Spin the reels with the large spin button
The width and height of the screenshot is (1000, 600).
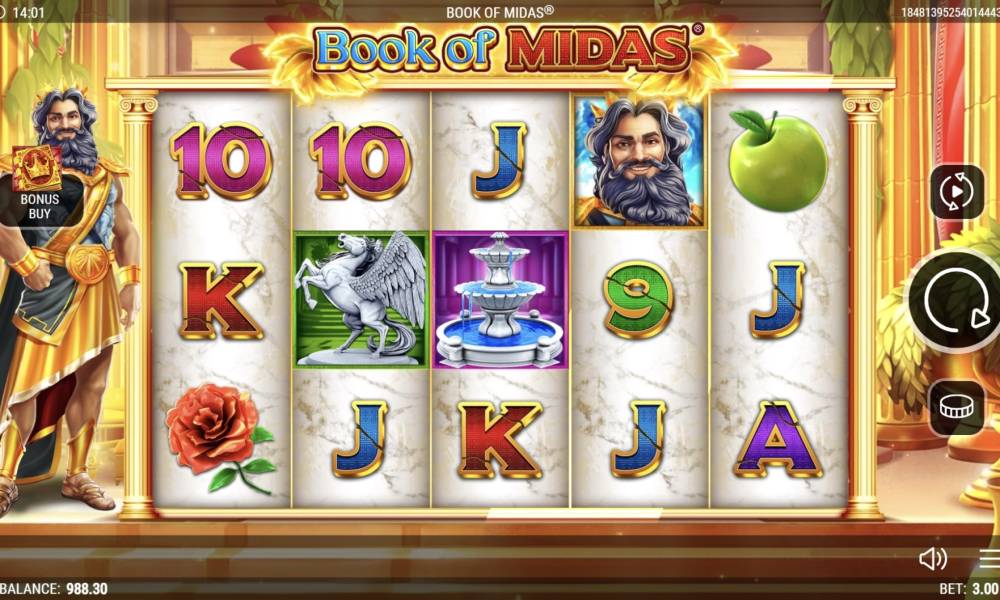coord(955,299)
